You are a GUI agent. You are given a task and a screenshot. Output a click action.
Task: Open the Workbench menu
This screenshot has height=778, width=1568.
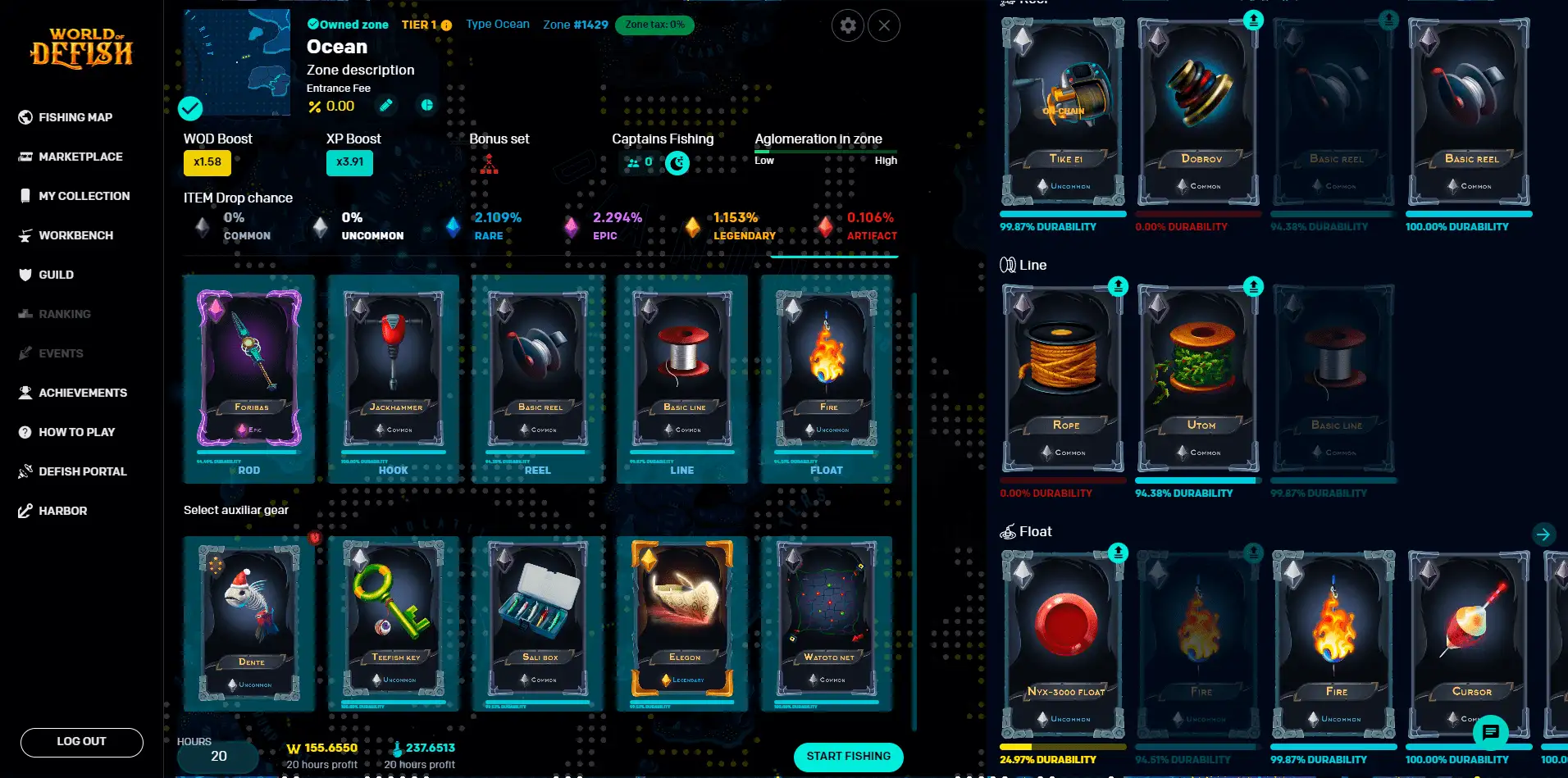[75, 235]
